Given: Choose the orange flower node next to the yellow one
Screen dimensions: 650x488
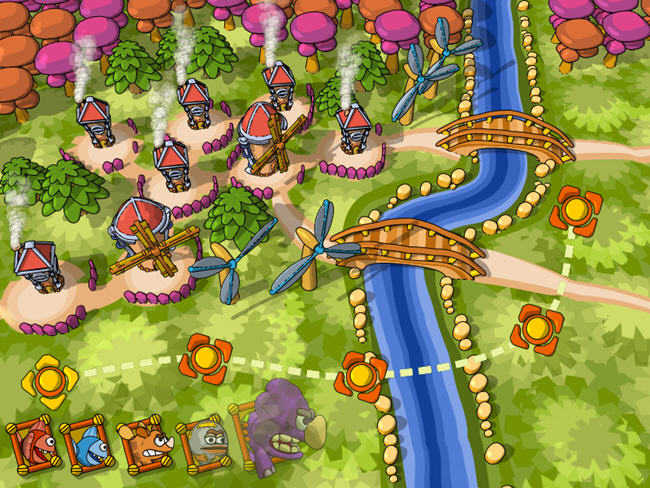Looking at the screenshot, I should click(207, 358).
